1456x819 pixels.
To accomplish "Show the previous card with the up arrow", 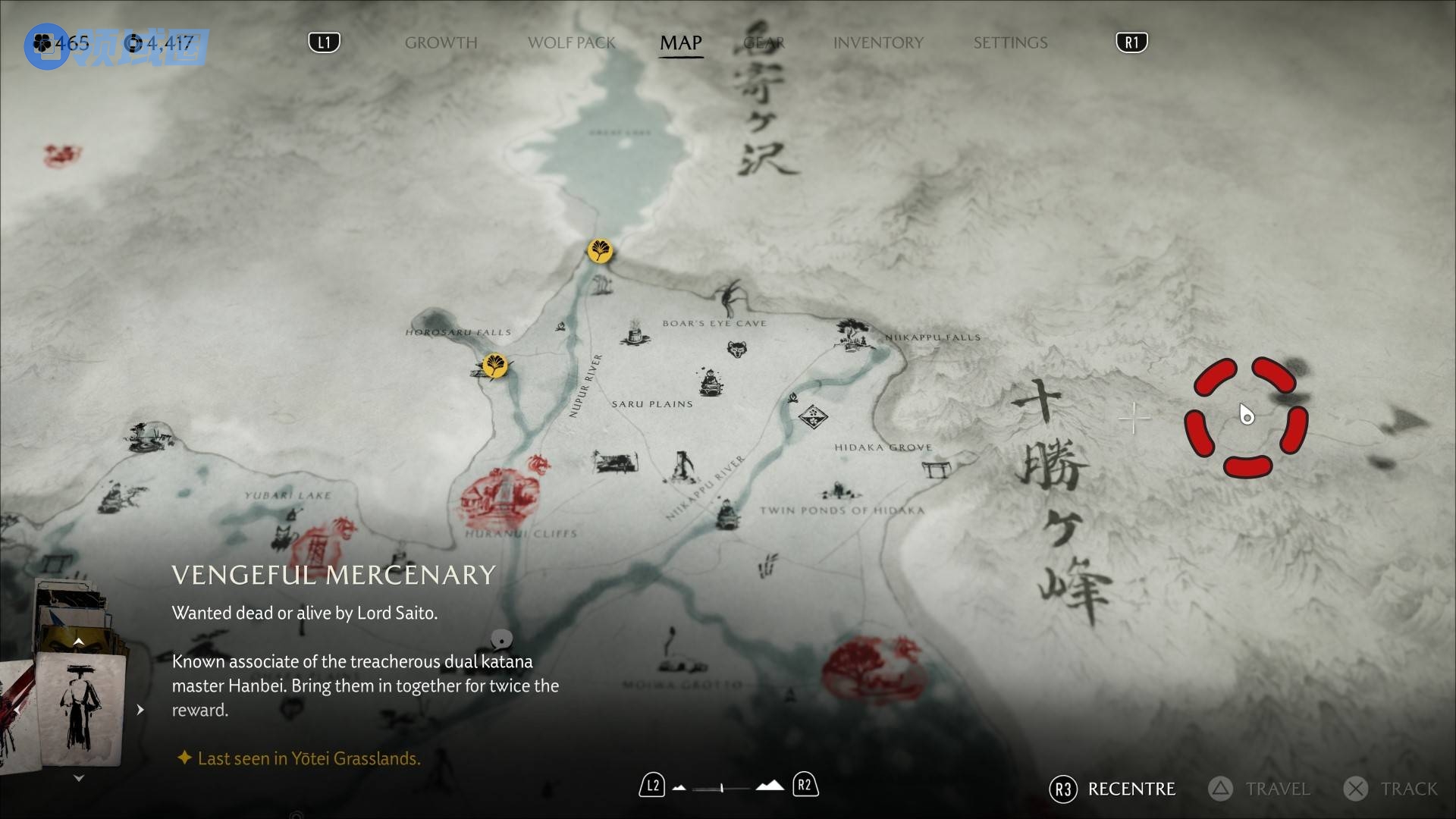I will 78,642.
